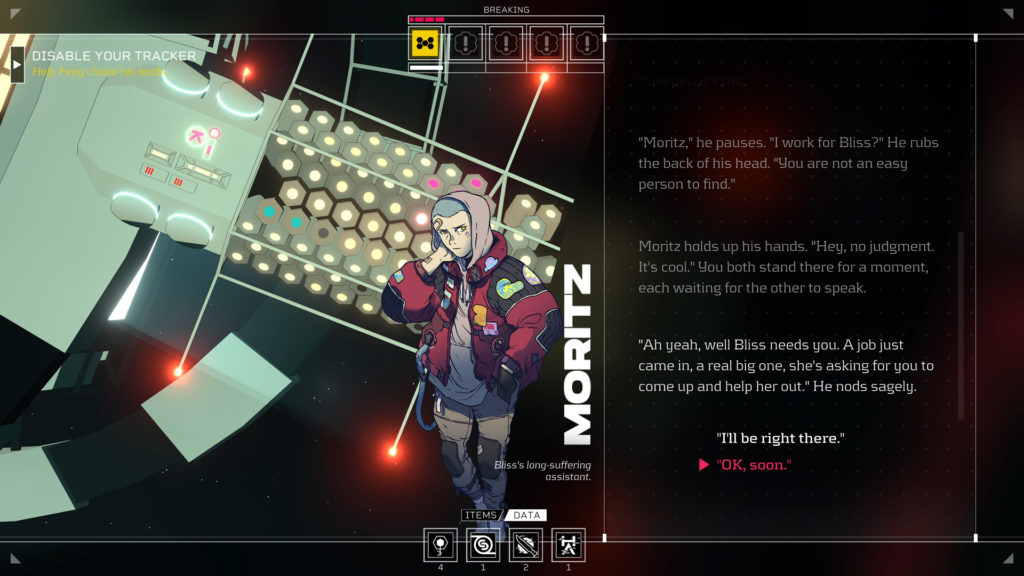The height and width of the screenshot is (576, 1024).
Task: Select the spiral S item slot
Action: tap(483, 546)
